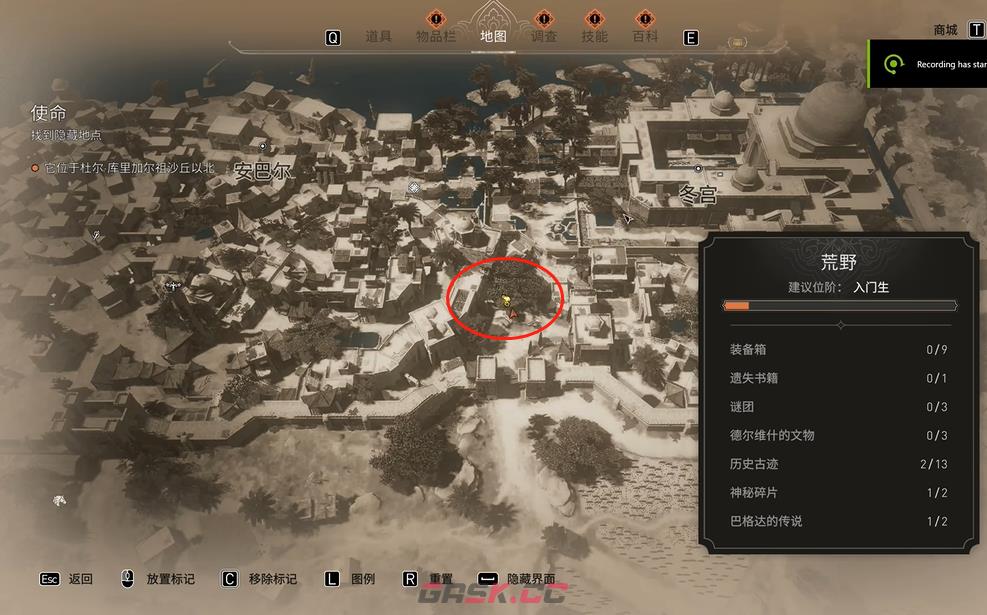Viewport: 987px width, 615px height.
Task: Select the 使命 quest tracker
Action: click(x=48, y=113)
